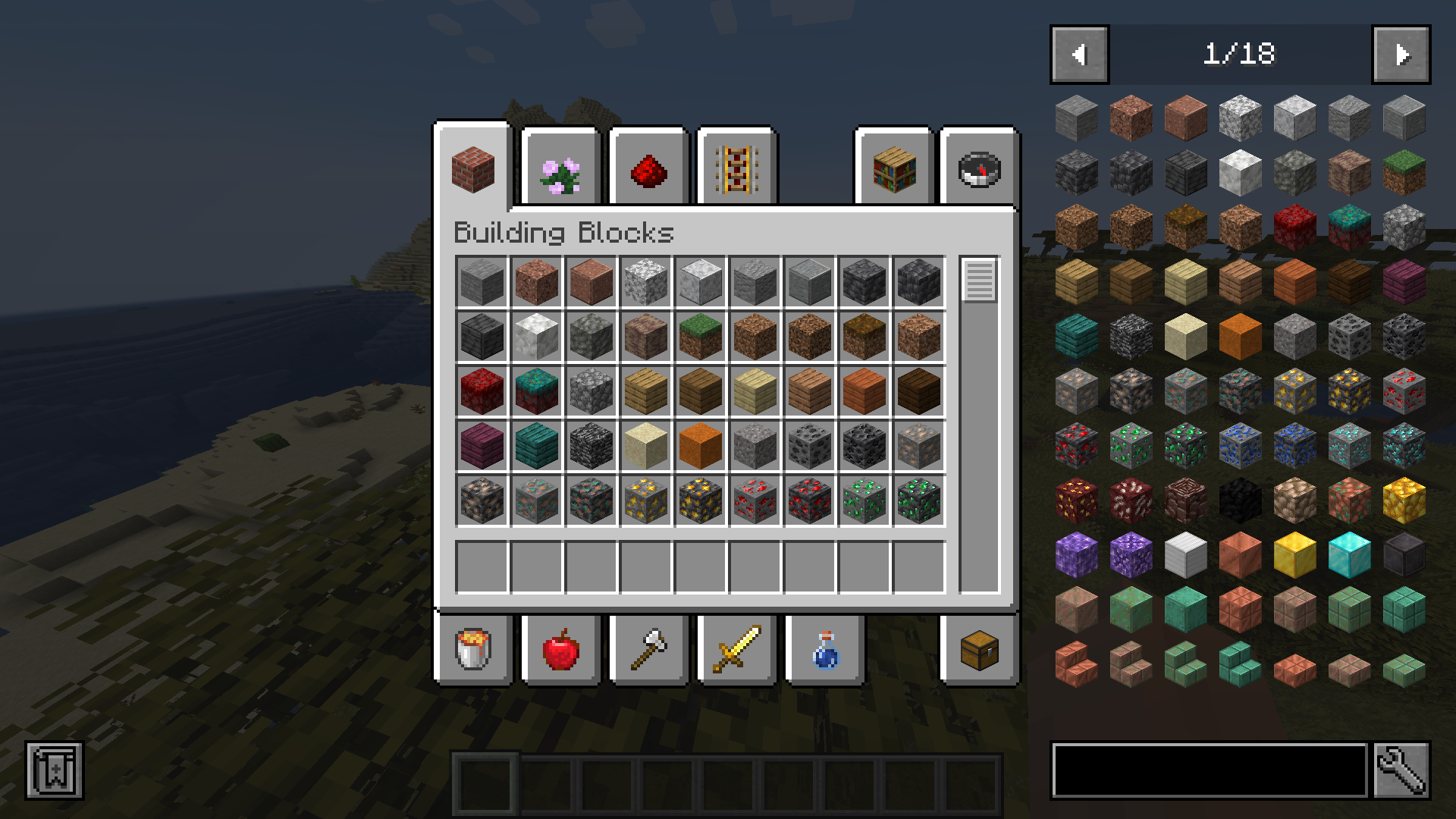1456x819 pixels.
Task: Select the amethyst block in JEI list
Action: click(1075, 556)
